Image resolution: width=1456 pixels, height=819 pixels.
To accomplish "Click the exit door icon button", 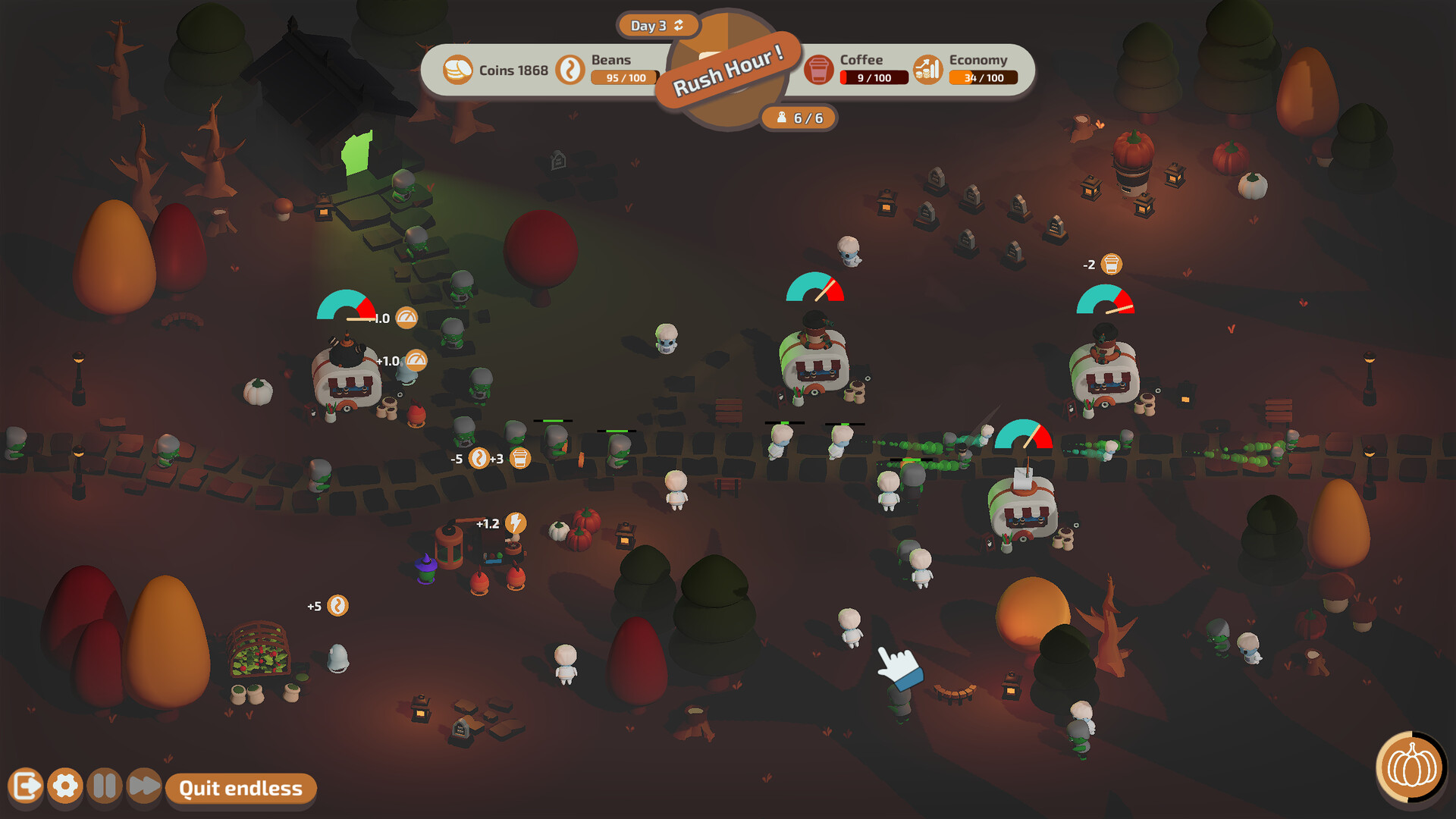I will pos(26,786).
